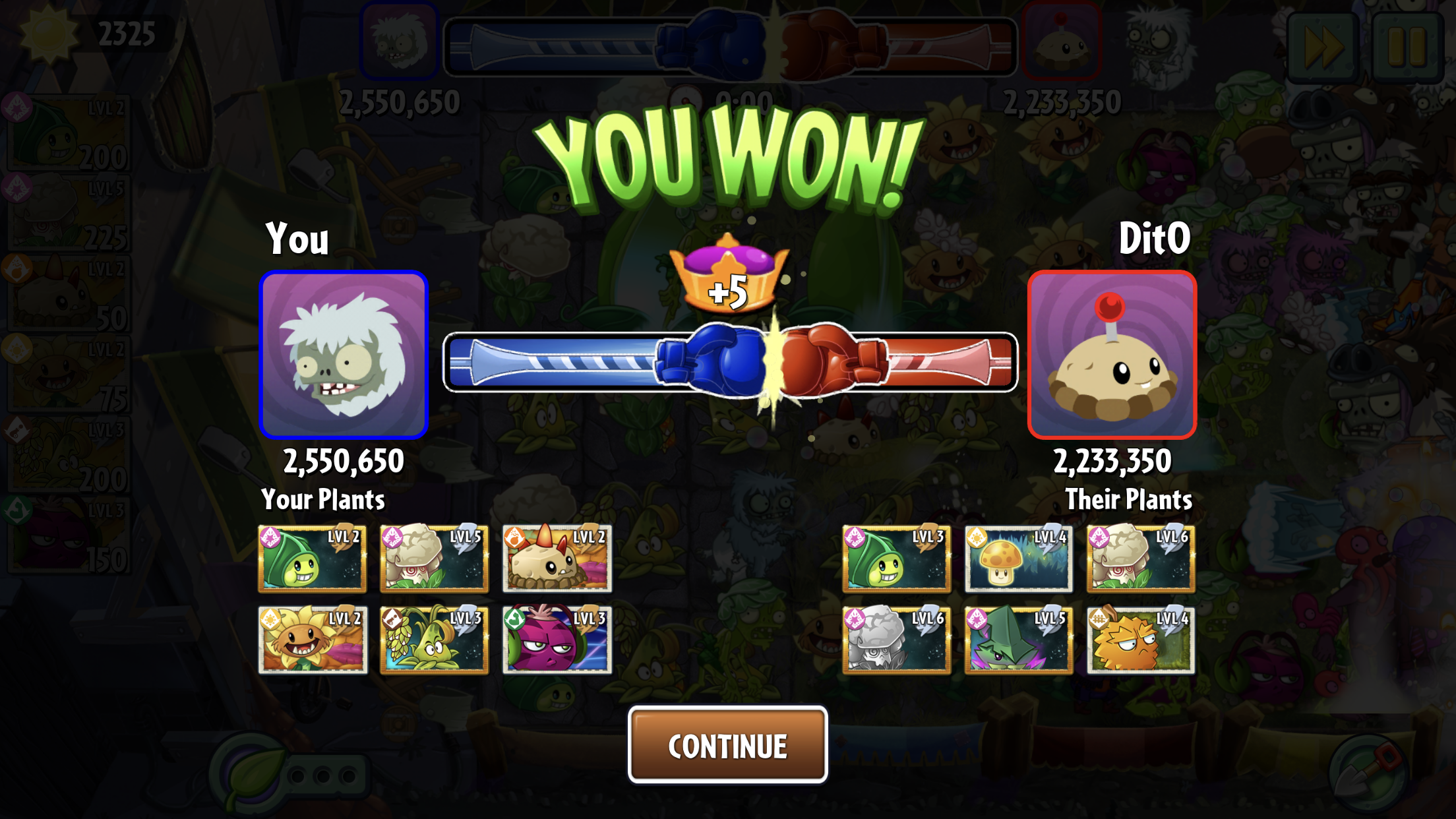Tap your level 2 Primal Sunflower card
This screenshot has width=1456, height=819.
click(313, 640)
